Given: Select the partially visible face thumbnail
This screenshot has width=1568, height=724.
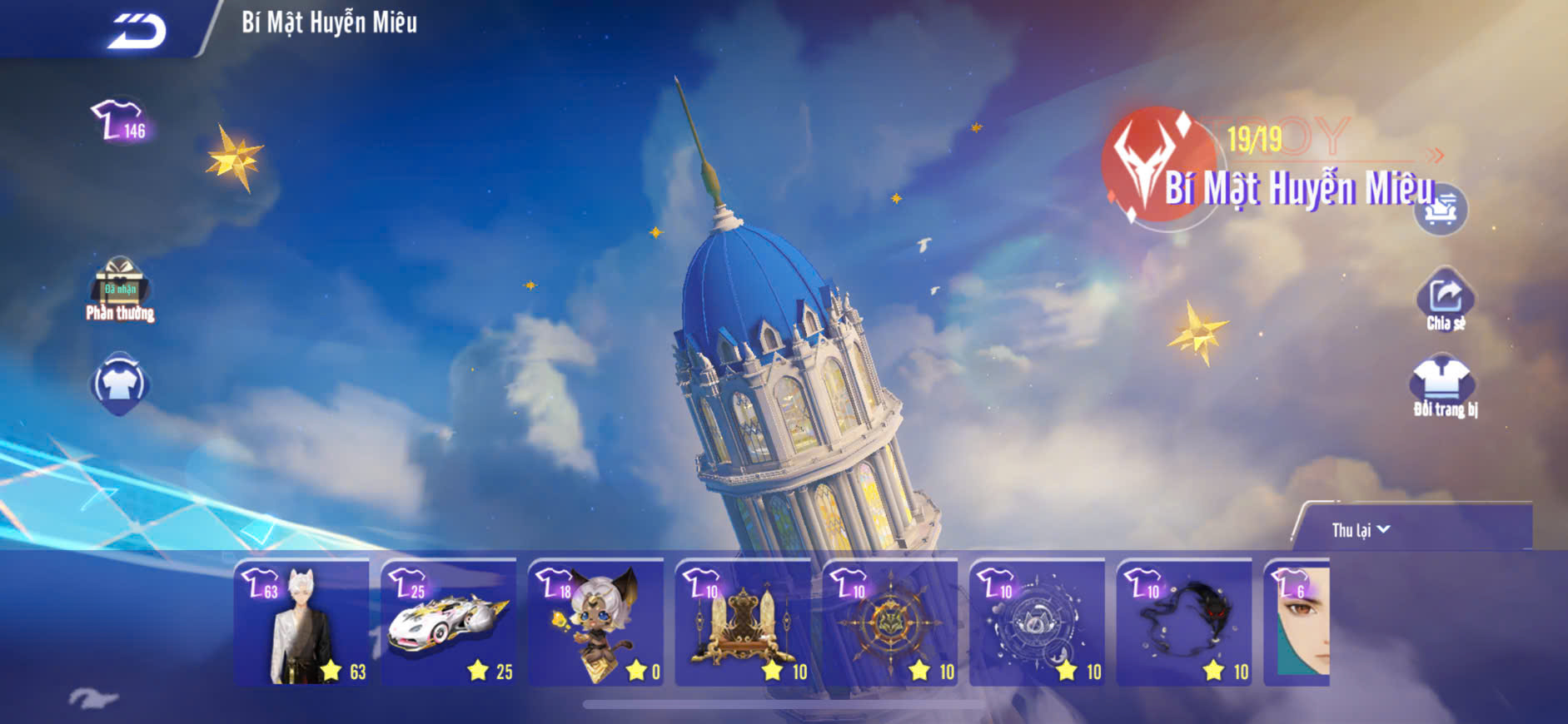Looking at the screenshot, I should pos(1297,622).
